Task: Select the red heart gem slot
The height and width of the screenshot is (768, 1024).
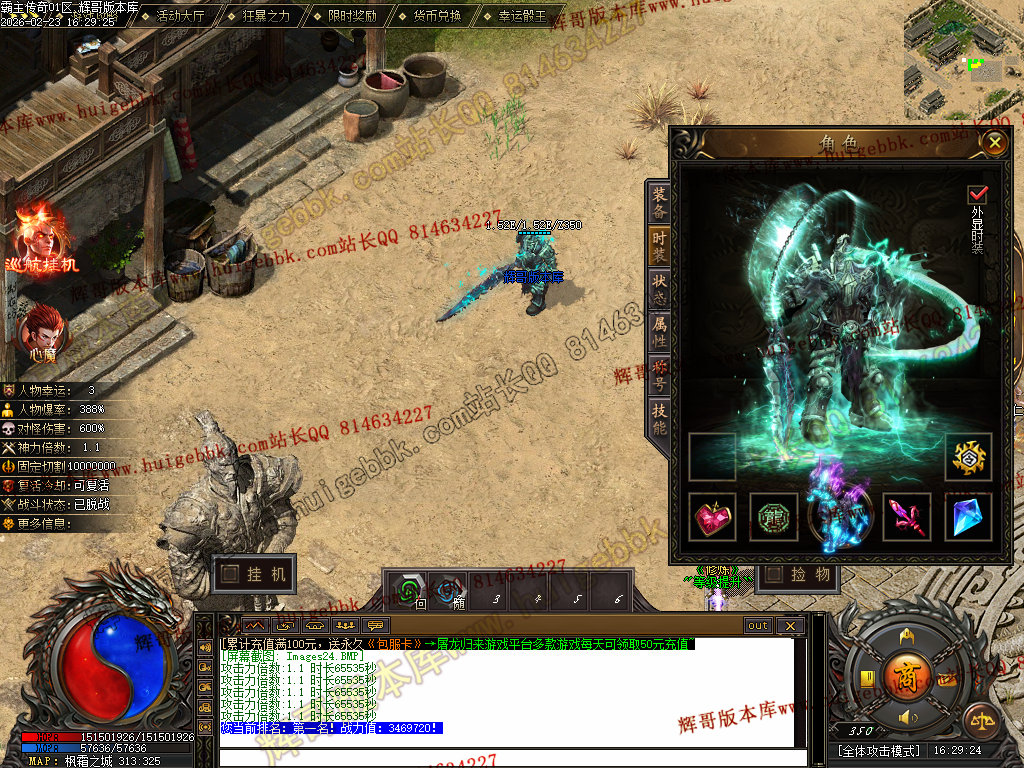Action: (713, 516)
